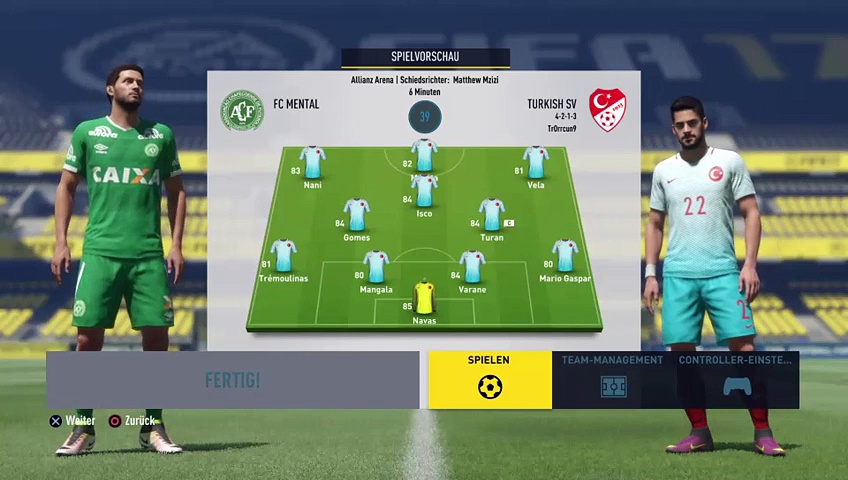Click the FC Mental club crest

coord(242,111)
